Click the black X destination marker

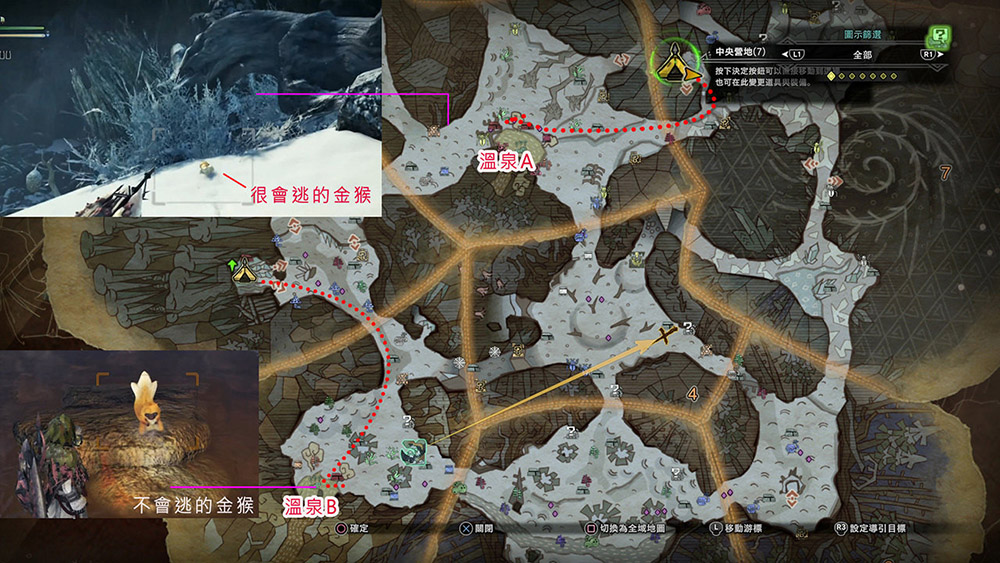coord(671,334)
